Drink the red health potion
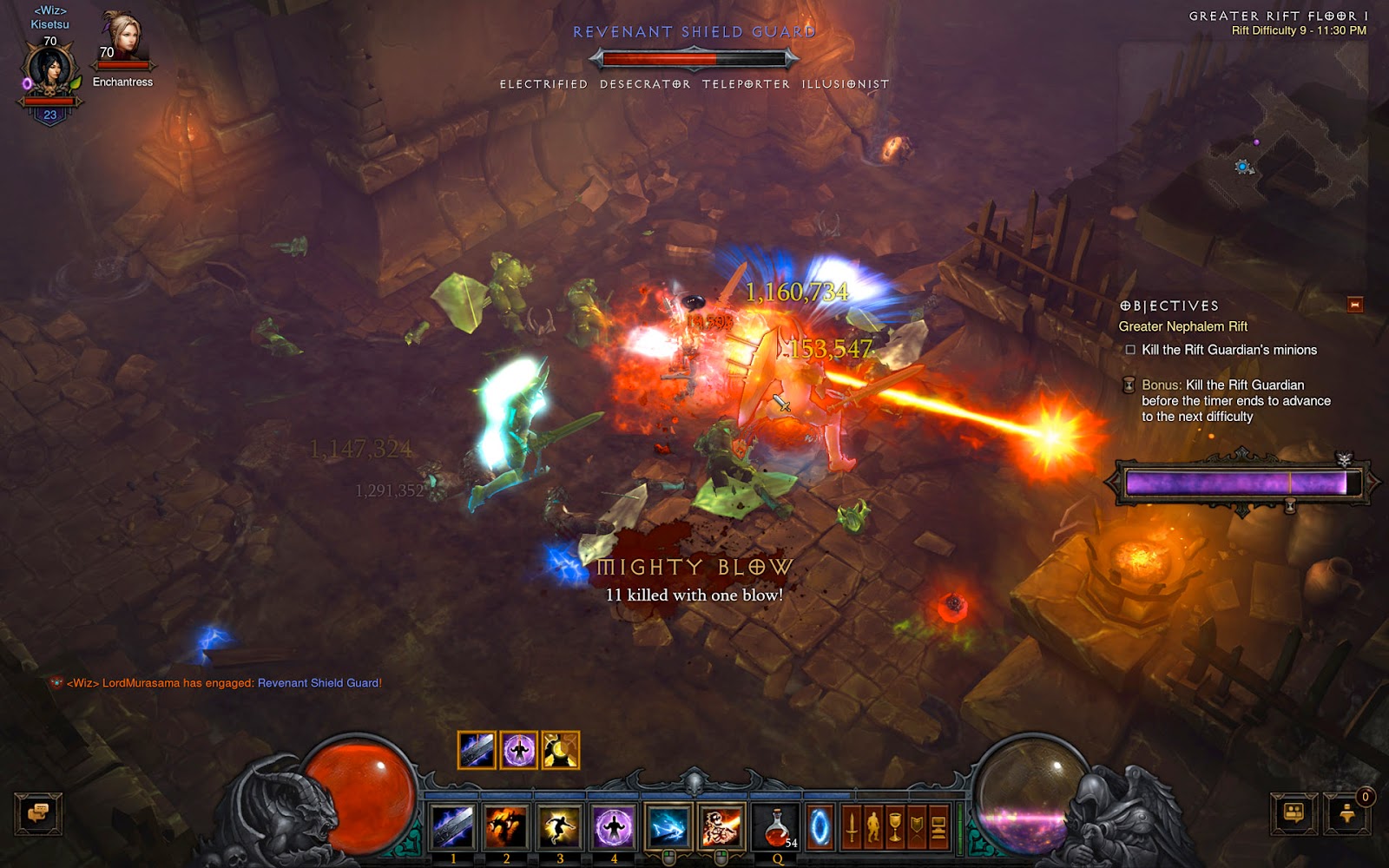The height and width of the screenshot is (868, 1389). (x=777, y=826)
